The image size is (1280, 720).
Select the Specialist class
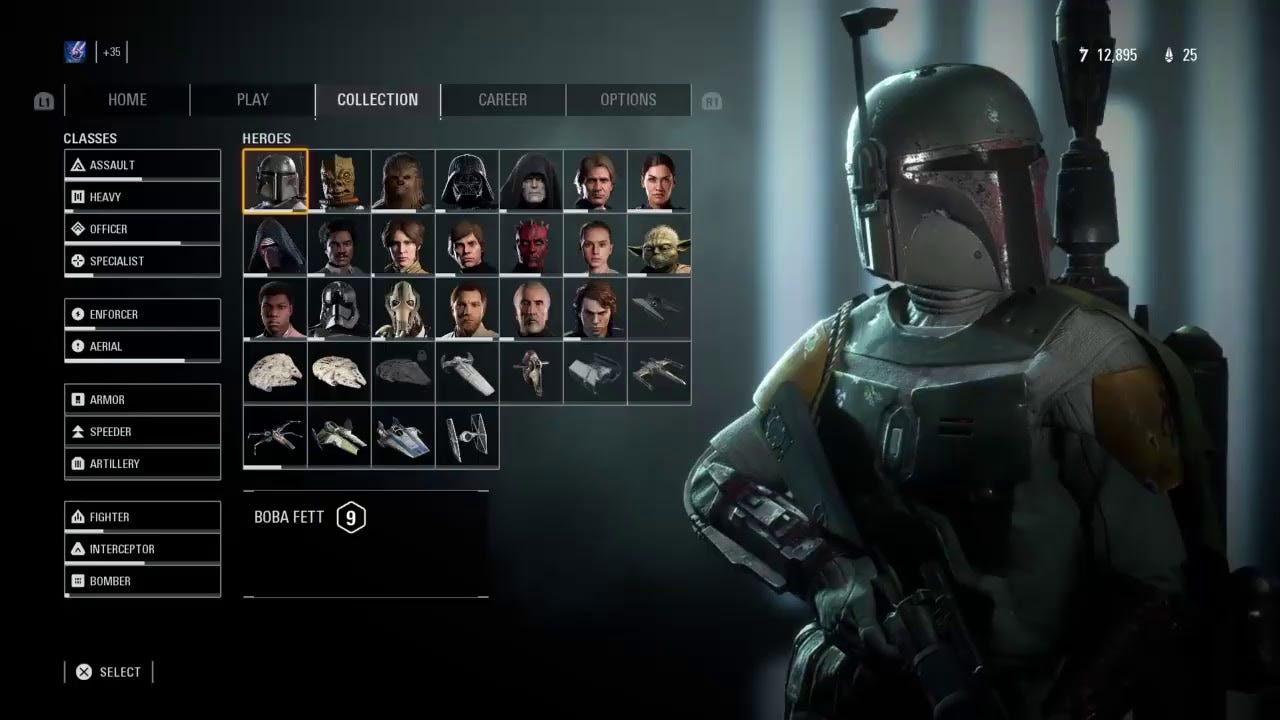tap(142, 261)
